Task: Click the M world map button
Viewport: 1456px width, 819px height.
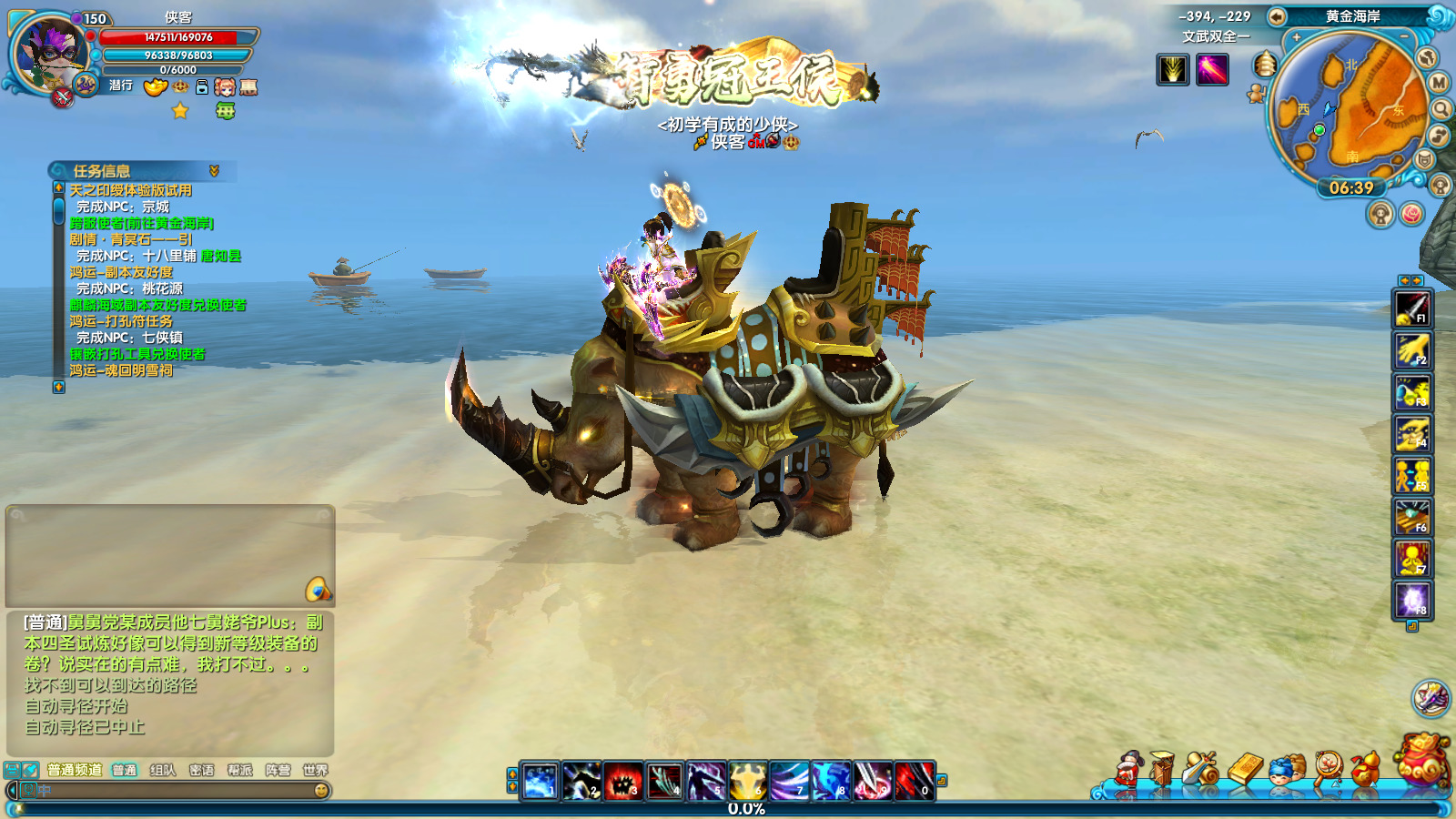Action: click(x=1439, y=83)
